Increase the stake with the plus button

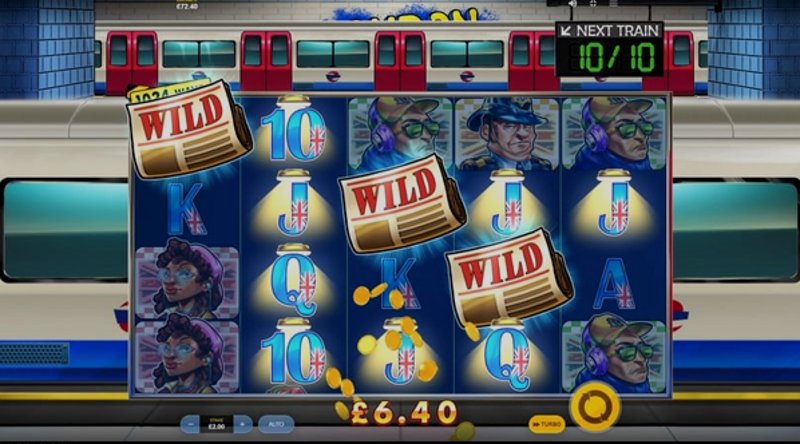point(242,424)
